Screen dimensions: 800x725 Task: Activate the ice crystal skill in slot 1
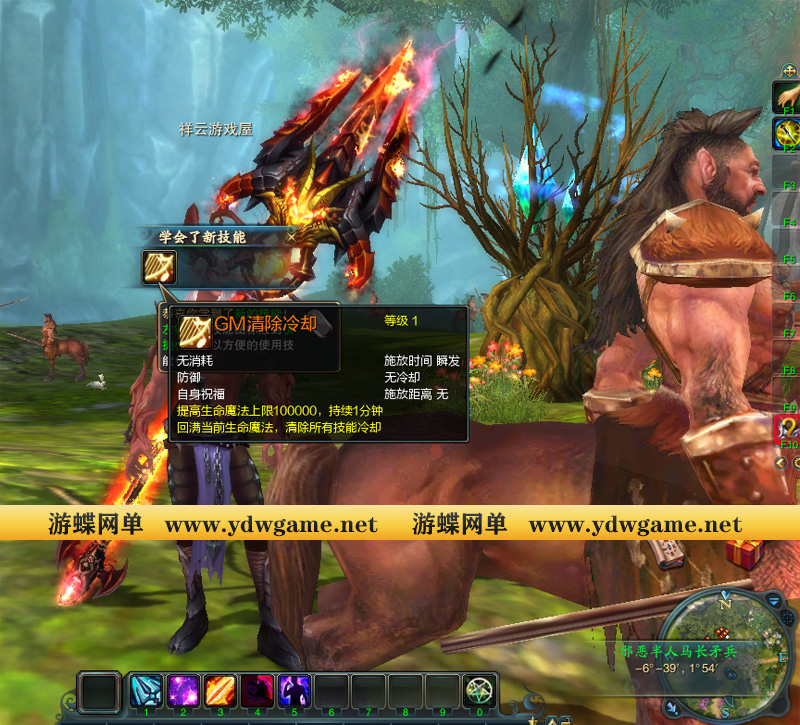coord(147,691)
